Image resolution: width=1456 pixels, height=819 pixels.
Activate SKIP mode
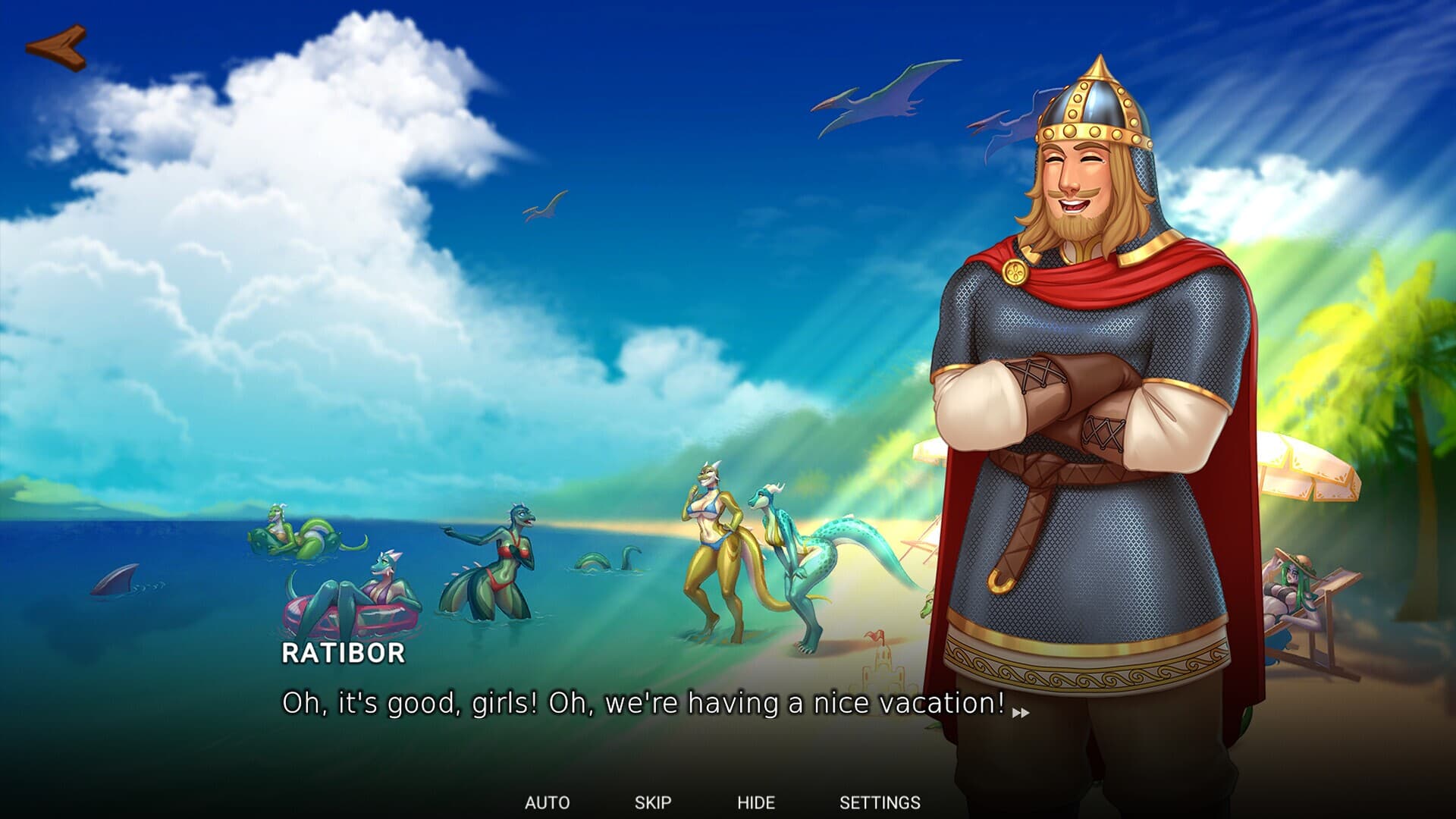click(654, 800)
